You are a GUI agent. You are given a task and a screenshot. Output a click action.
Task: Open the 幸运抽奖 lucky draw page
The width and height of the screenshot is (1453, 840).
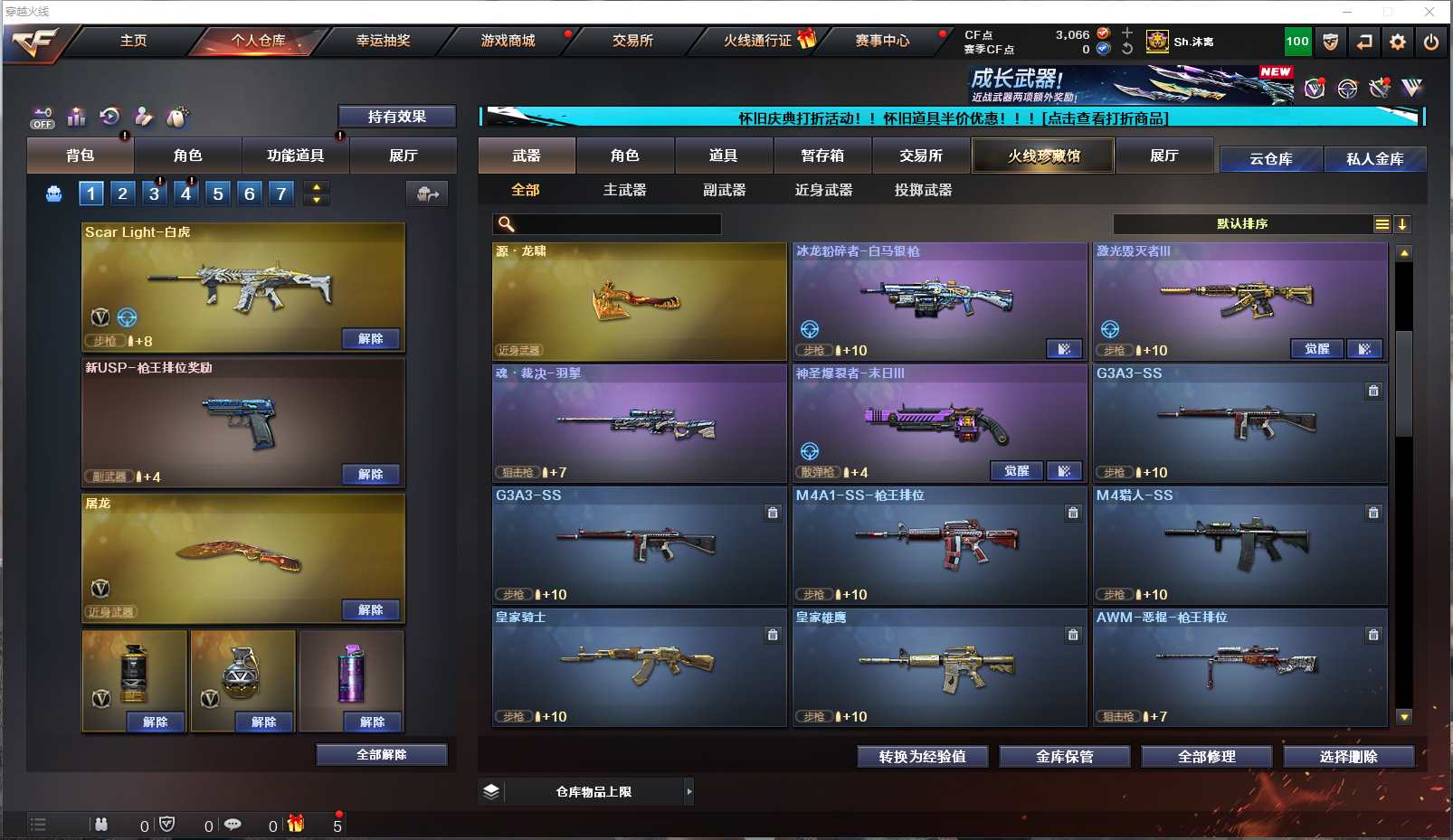(x=383, y=41)
